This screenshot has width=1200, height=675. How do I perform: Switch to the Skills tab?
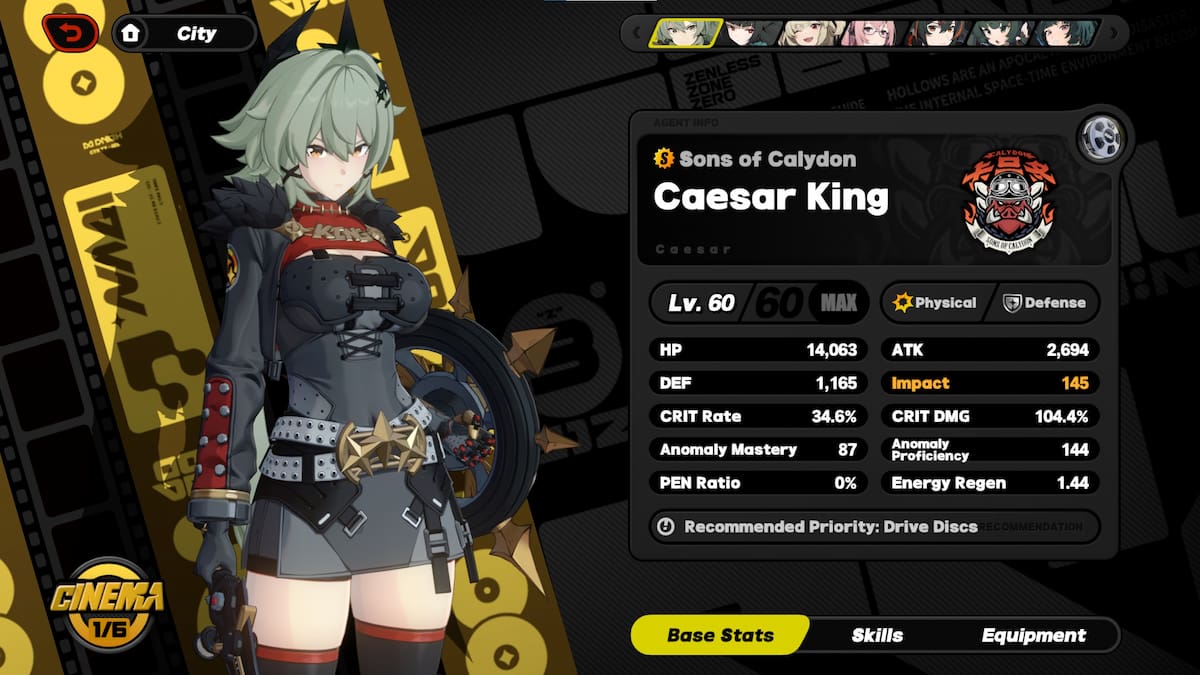point(877,635)
